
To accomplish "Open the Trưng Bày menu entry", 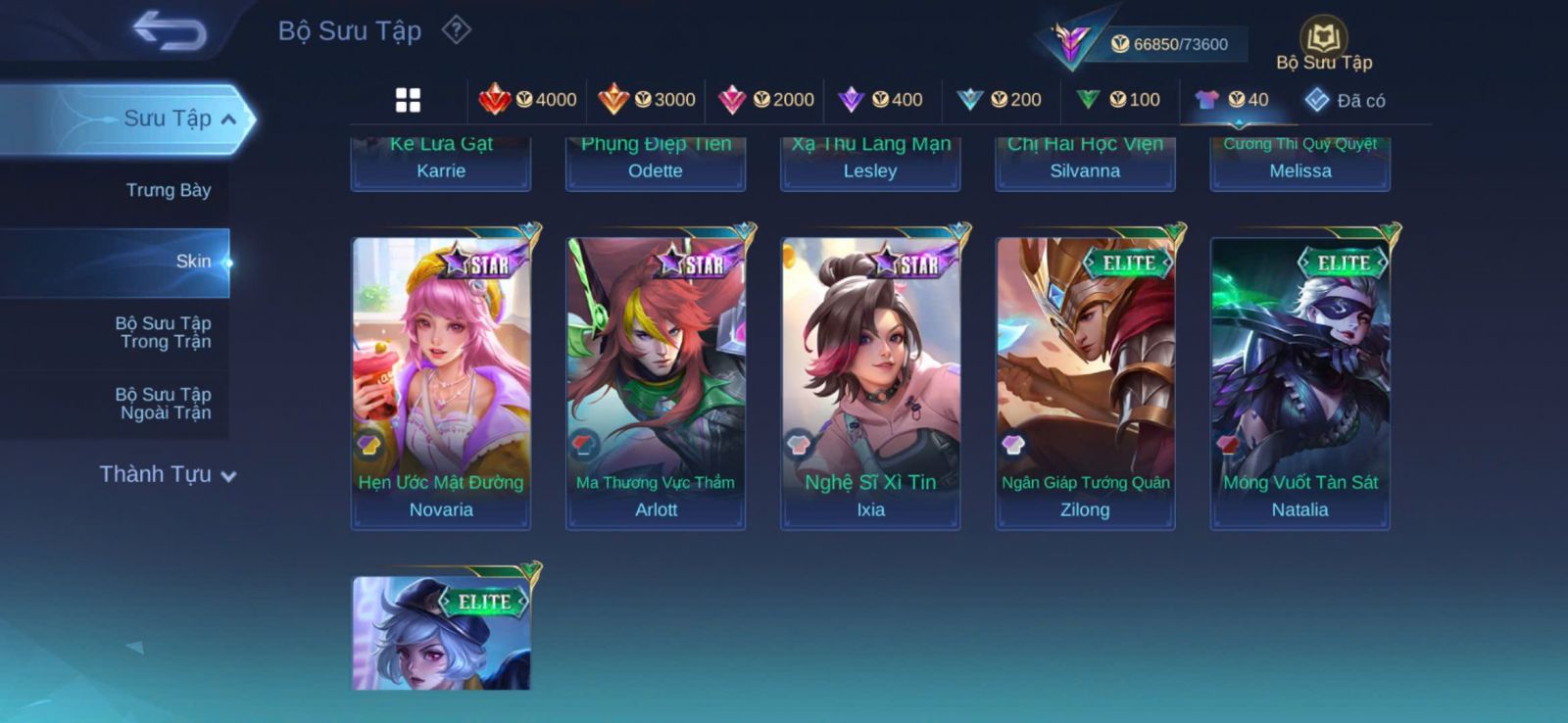I will click(168, 190).
